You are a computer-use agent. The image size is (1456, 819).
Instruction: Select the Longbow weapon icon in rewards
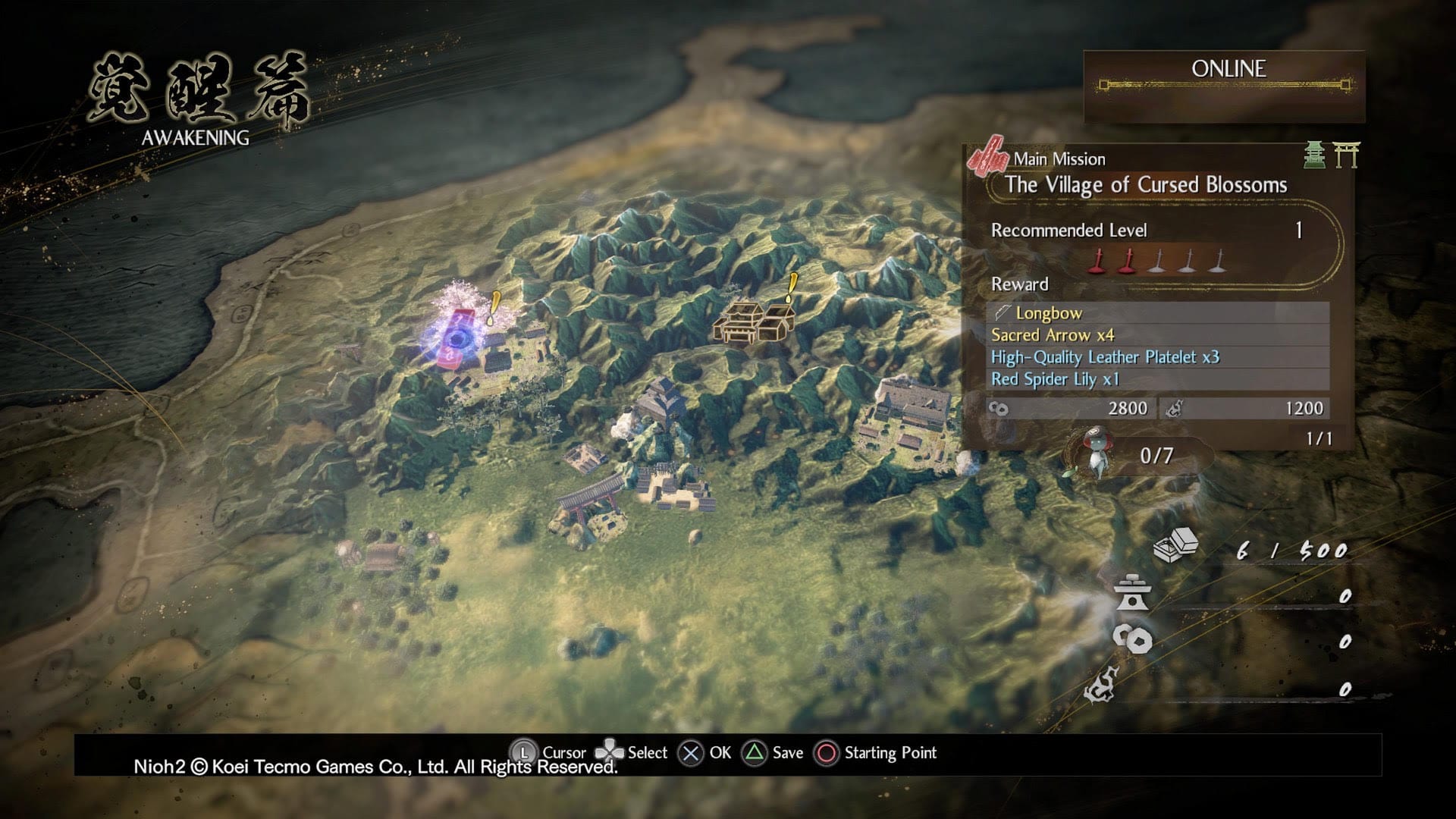[1003, 312]
